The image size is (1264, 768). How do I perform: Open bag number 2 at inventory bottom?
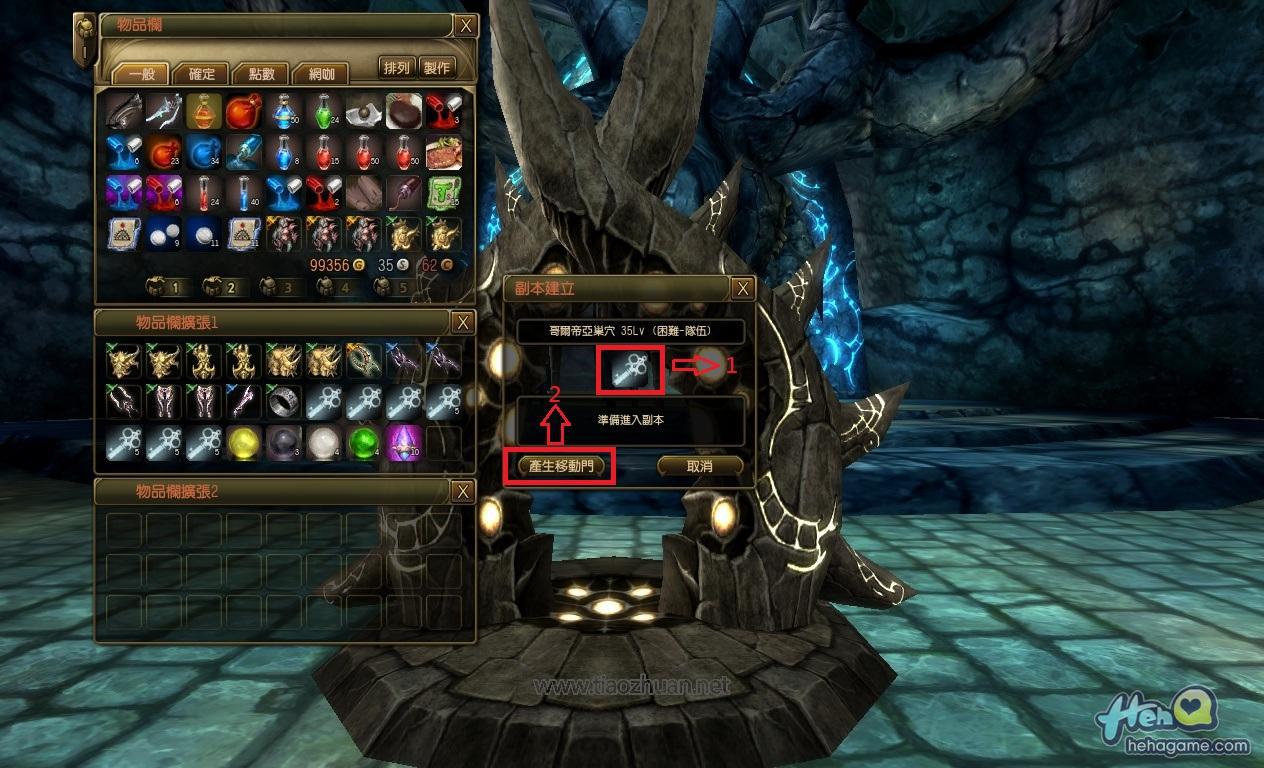coord(221,287)
